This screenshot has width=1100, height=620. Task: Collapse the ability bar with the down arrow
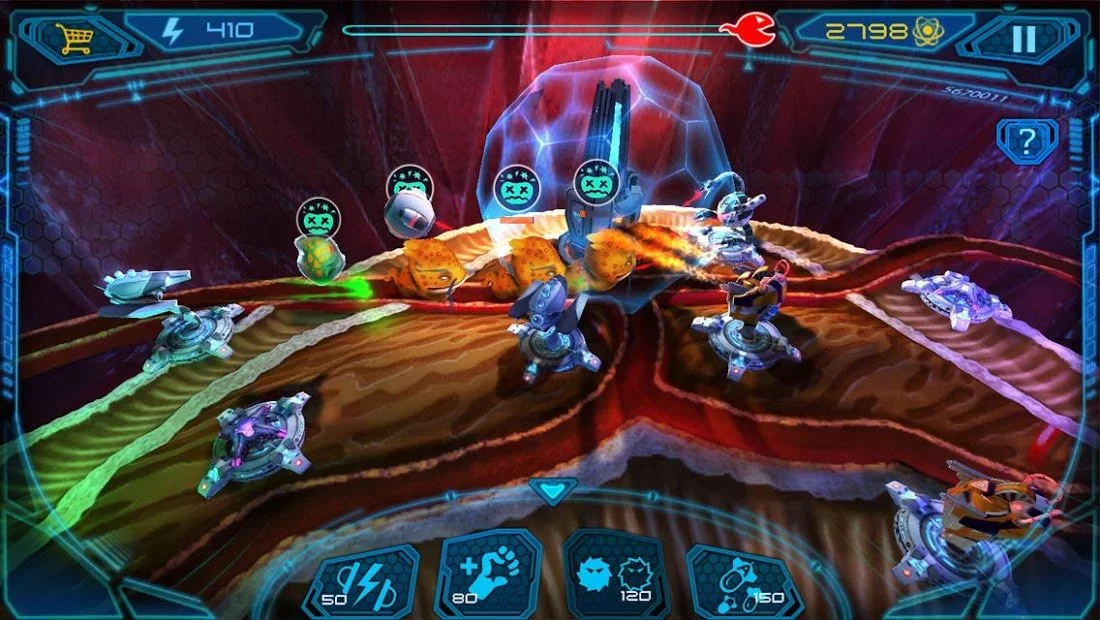[551, 490]
